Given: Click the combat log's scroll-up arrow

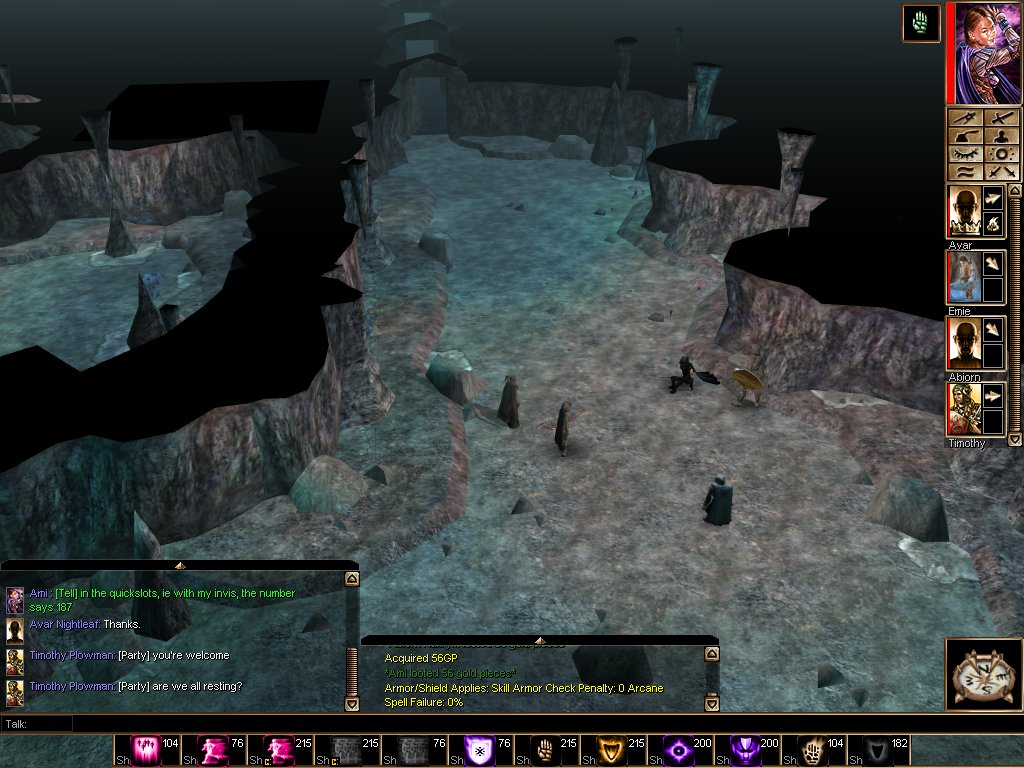Looking at the screenshot, I should [711, 654].
